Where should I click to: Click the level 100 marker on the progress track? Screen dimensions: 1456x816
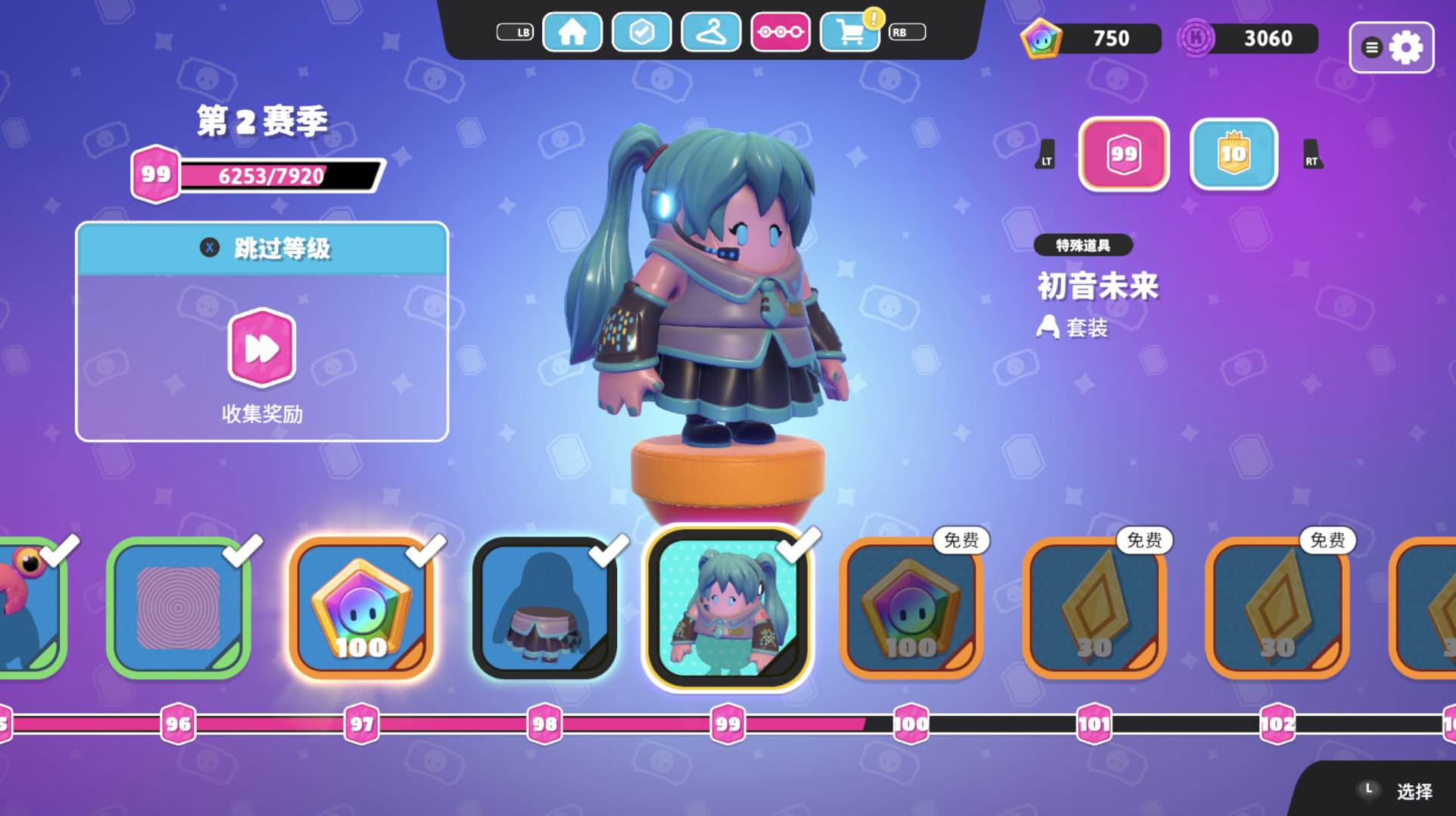click(911, 724)
